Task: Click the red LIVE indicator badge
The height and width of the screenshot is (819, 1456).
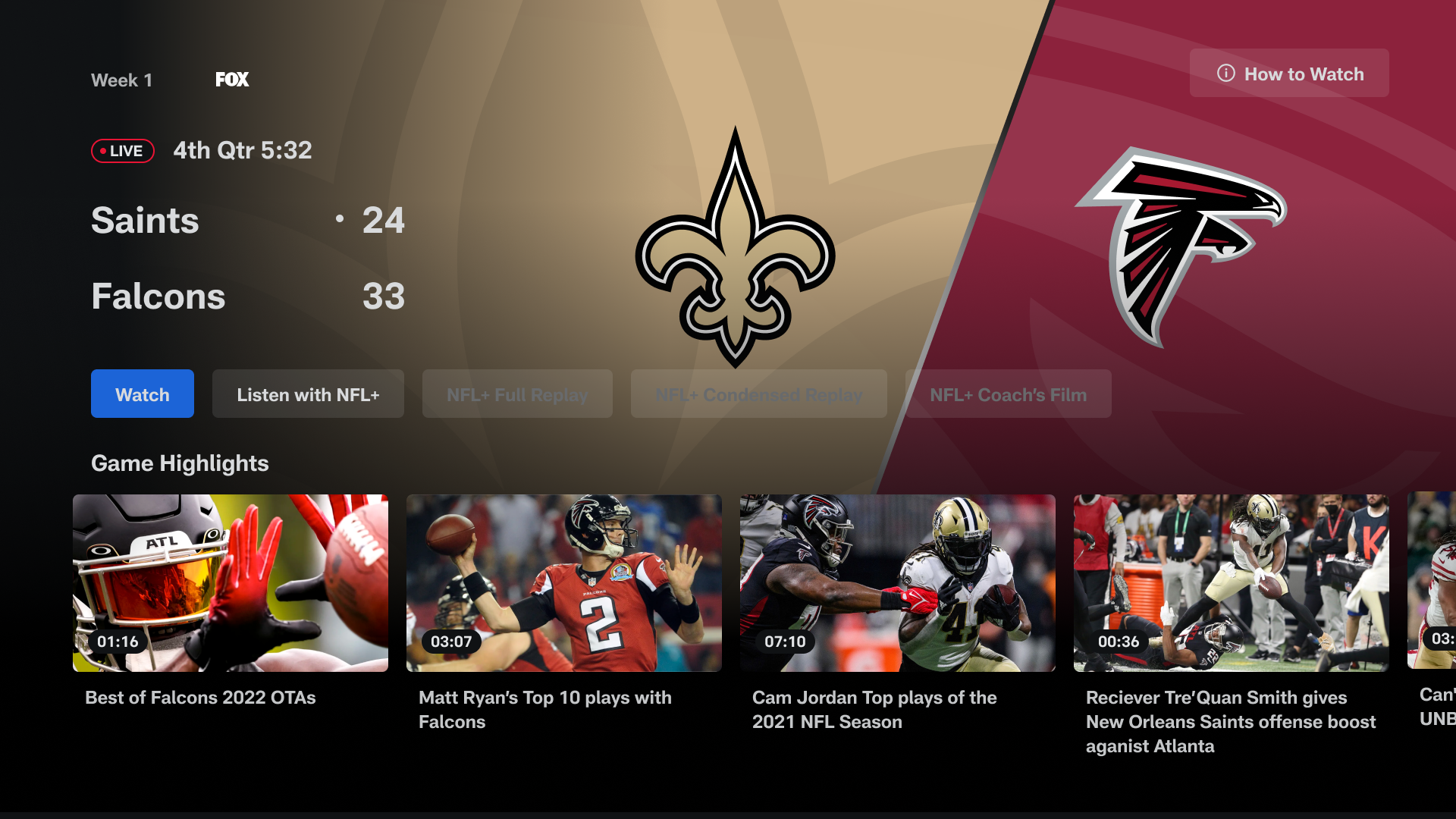Action: (122, 150)
